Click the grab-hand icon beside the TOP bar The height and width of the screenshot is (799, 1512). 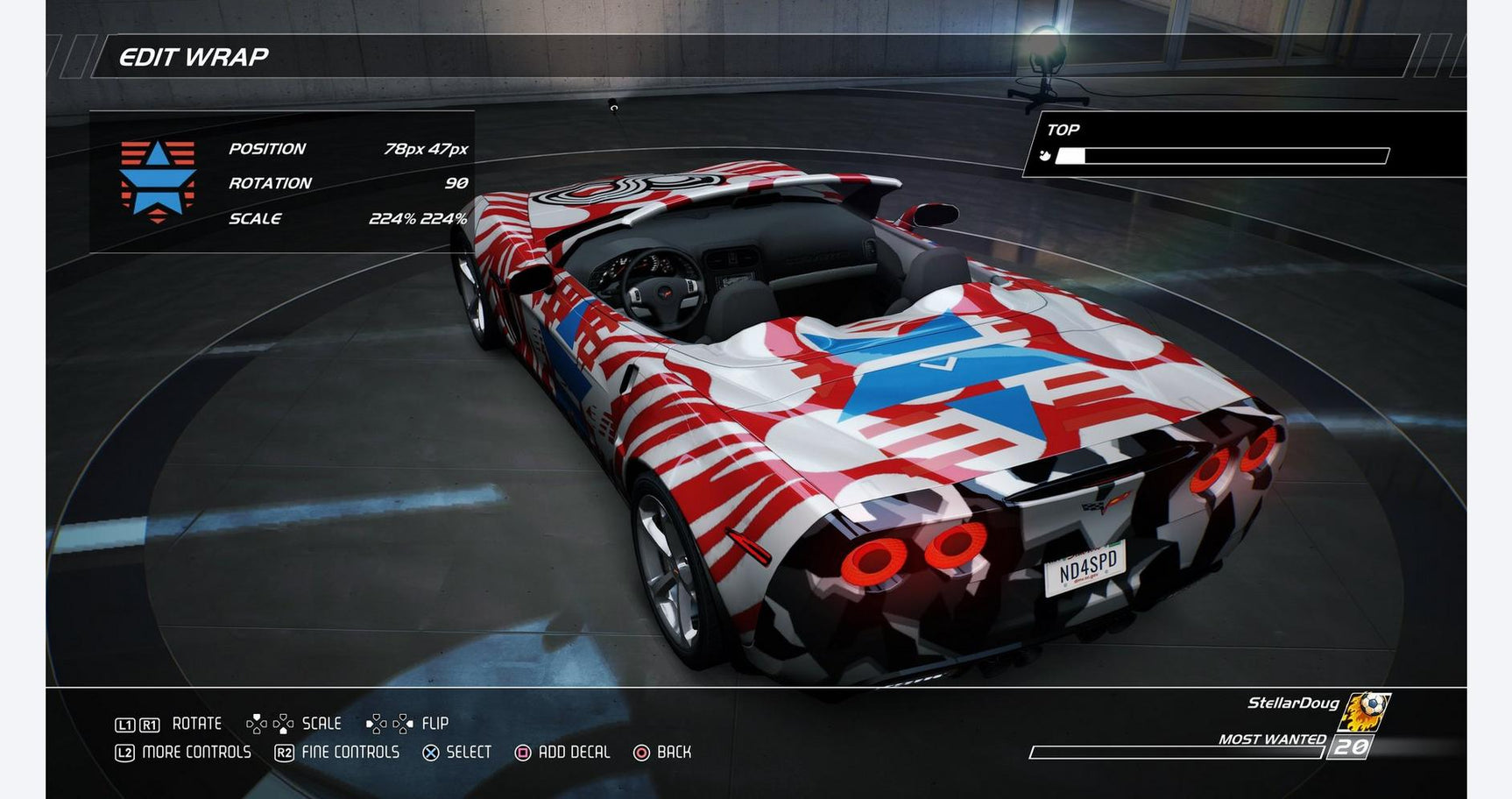click(1044, 155)
